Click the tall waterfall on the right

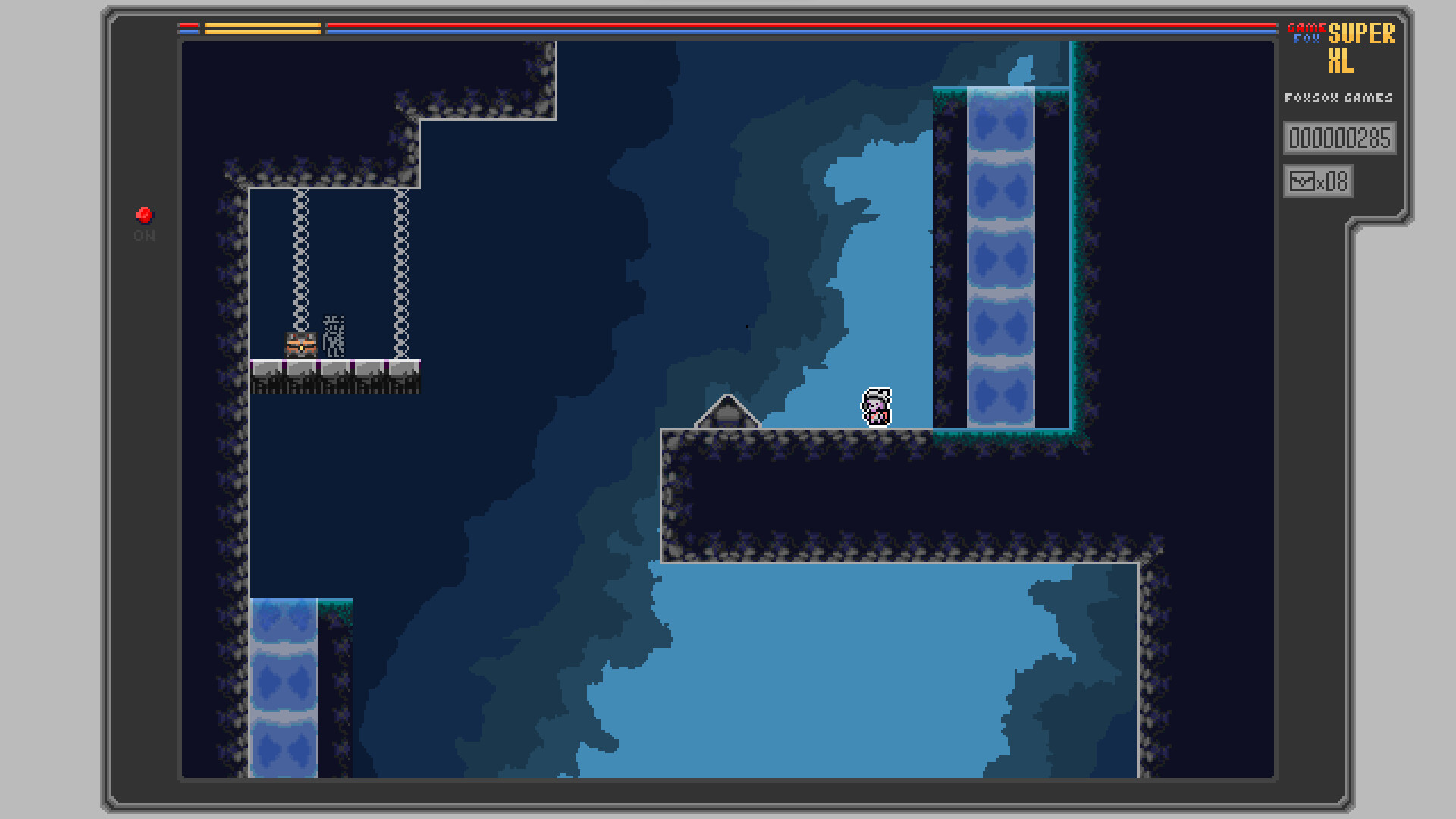[x=999, y=258]
